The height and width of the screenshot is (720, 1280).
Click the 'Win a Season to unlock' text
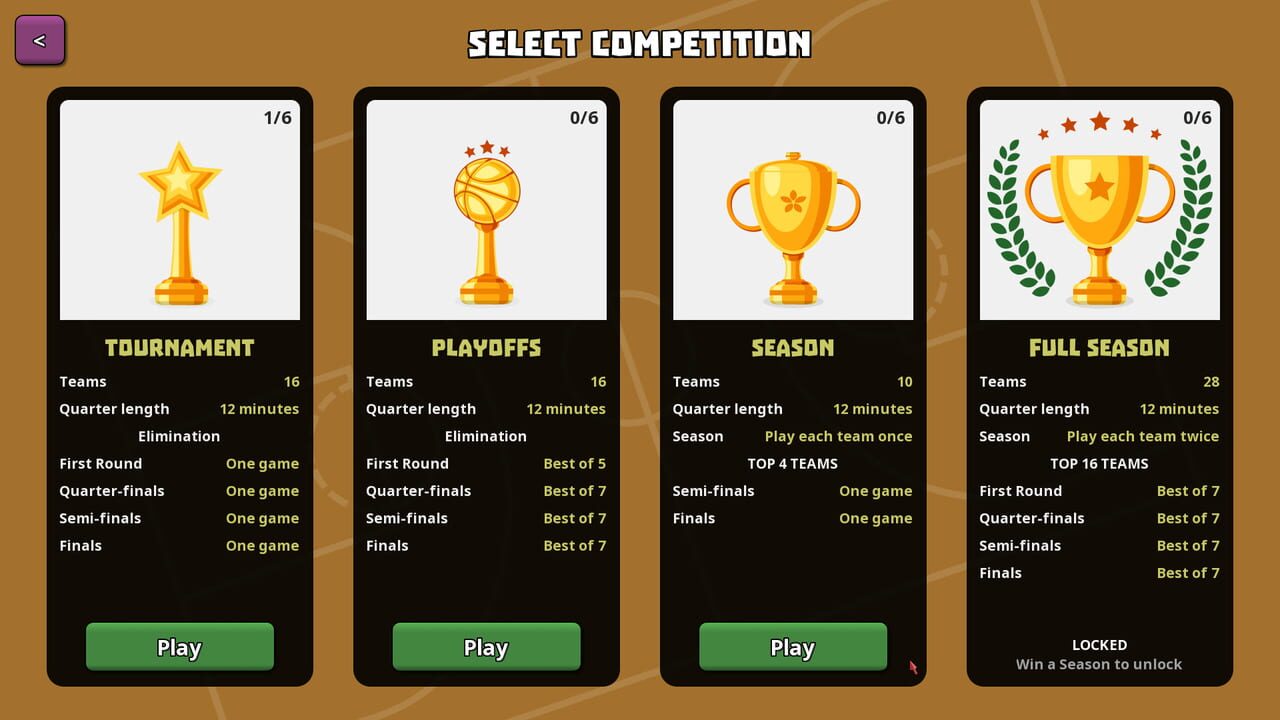1099,663
